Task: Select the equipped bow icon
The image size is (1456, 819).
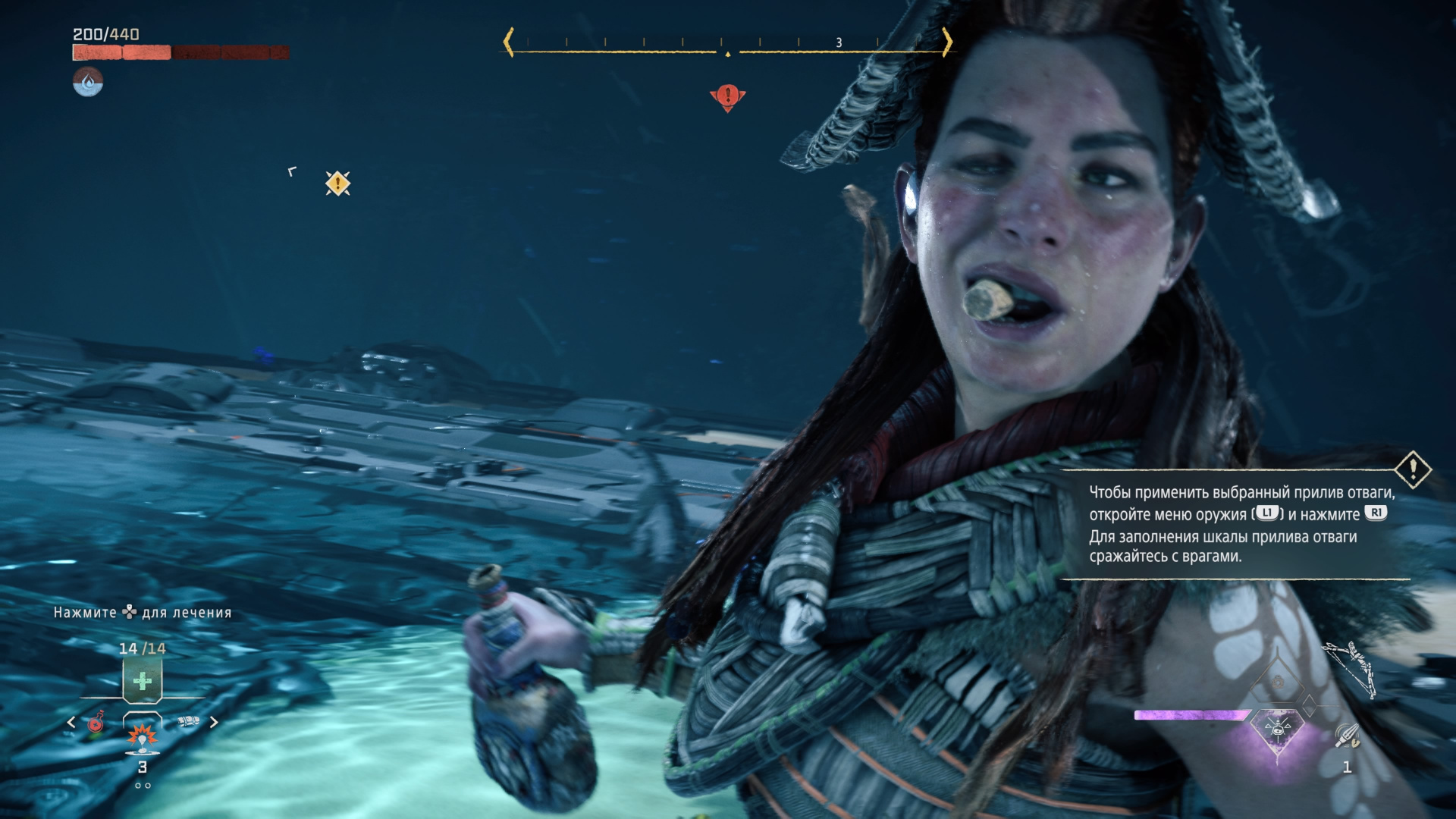Action: tap(1350, 669)
